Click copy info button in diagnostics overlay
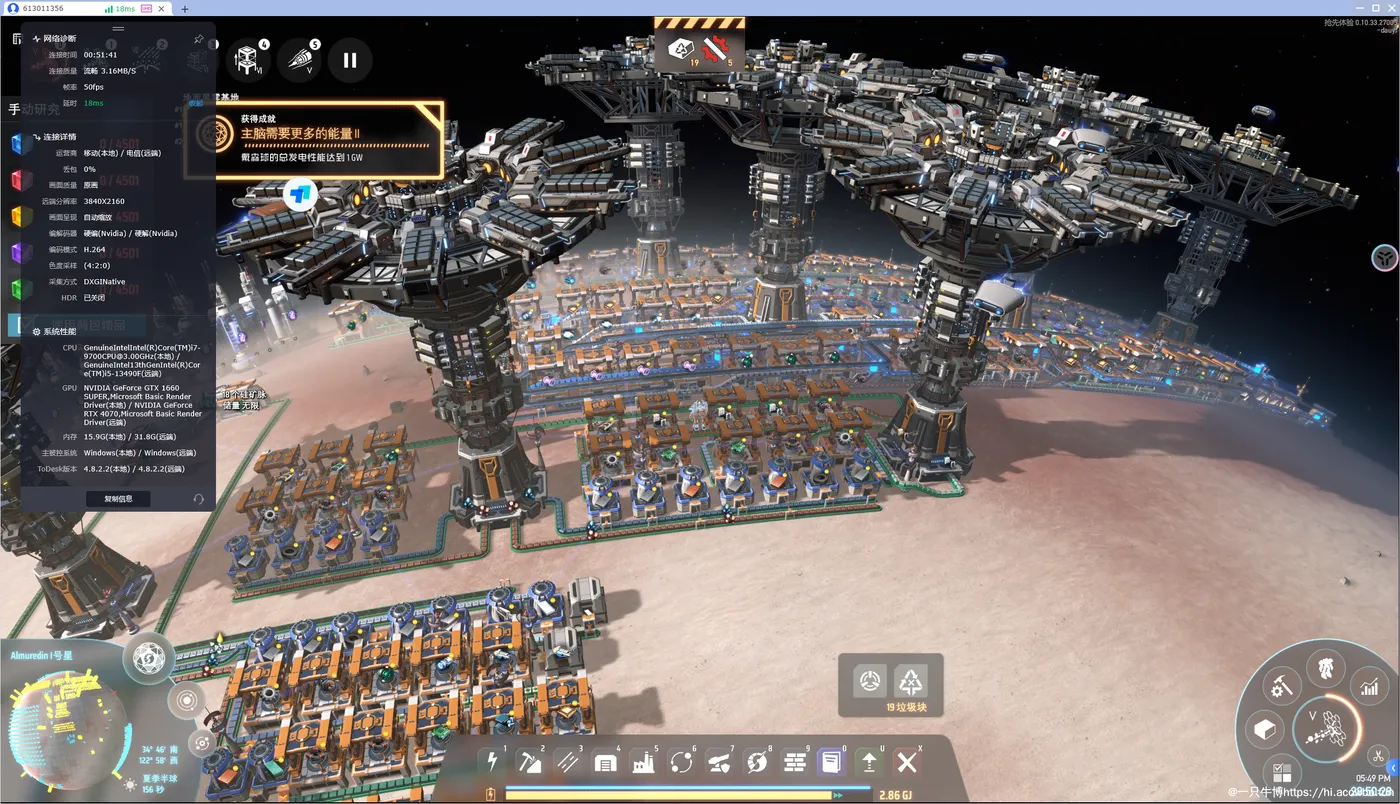Image resolution: width=1400 pixels, height=804 pixels. [118, 498]
